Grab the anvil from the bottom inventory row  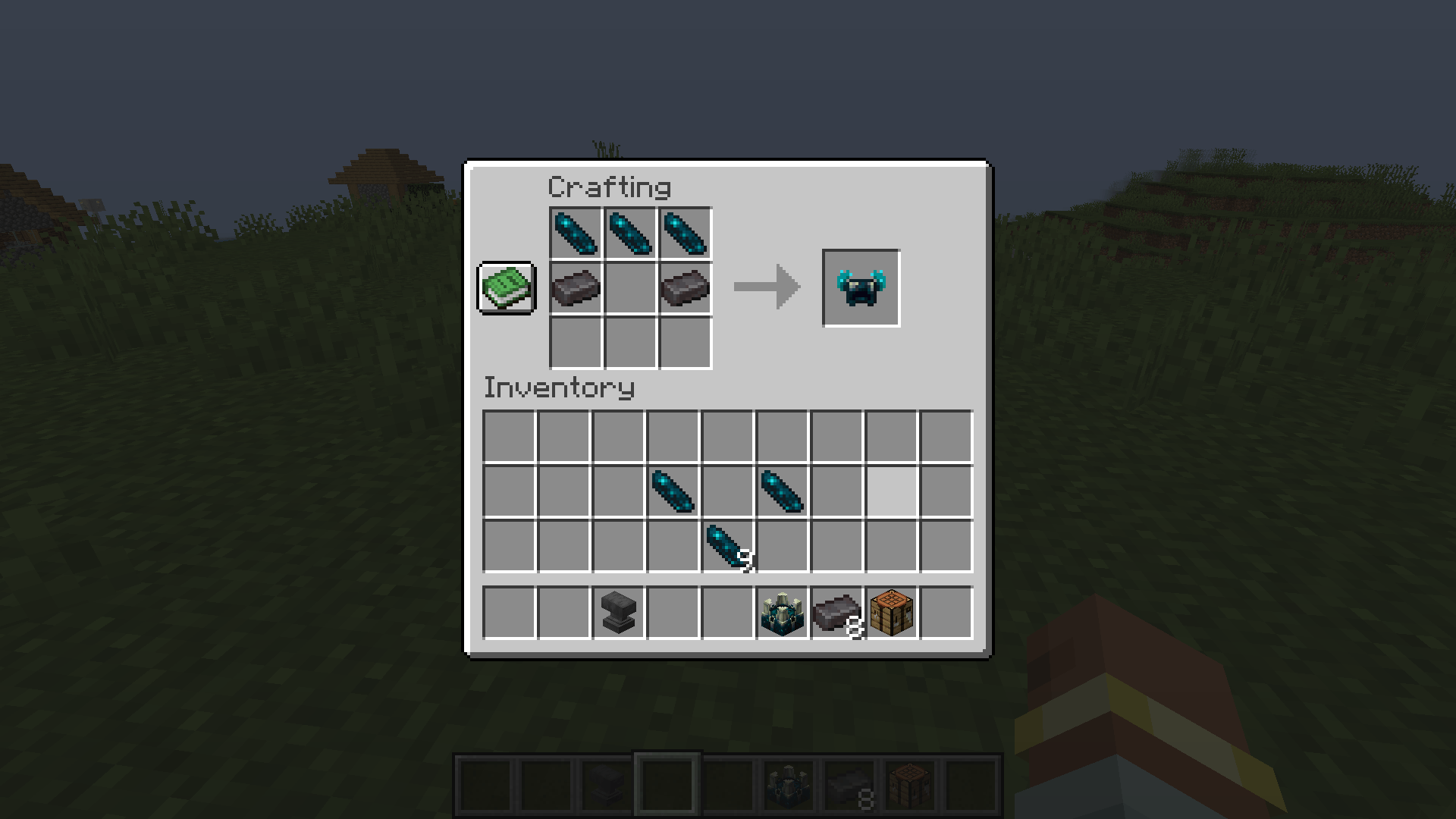pyautogui.click(x=617, y=613)
